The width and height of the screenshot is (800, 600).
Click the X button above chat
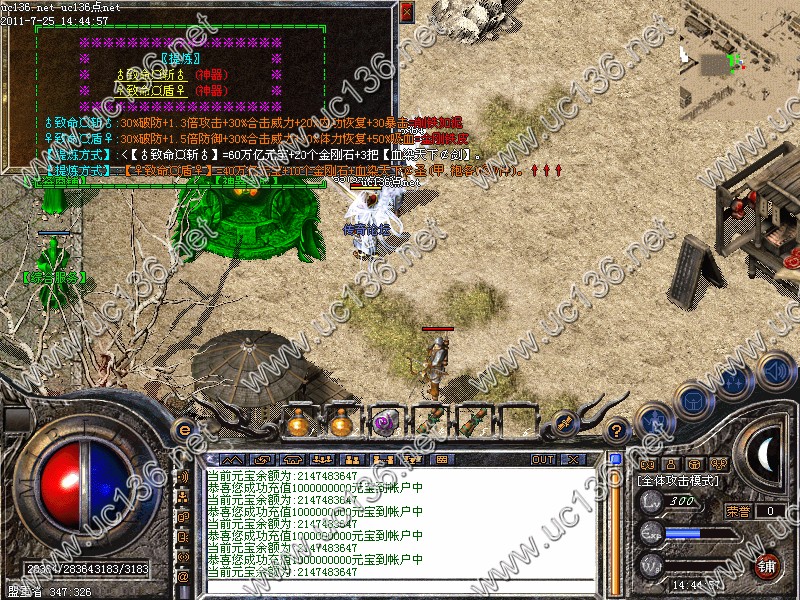click(x=573, y=460)
